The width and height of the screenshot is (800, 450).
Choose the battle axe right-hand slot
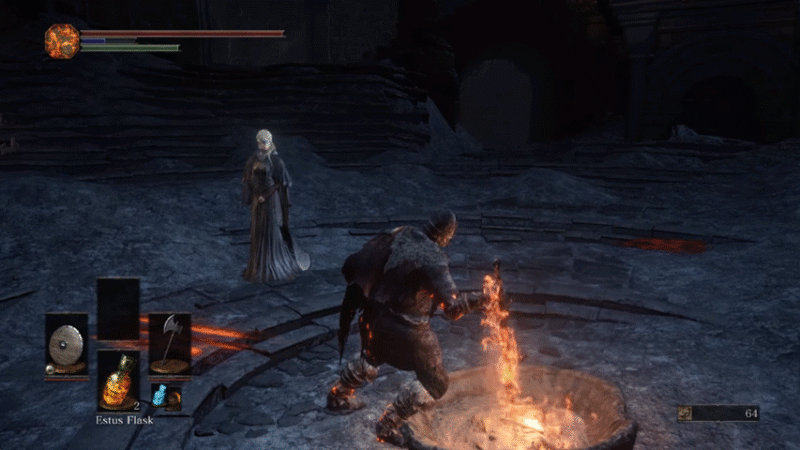pyautogui.click(x=169, y=343)
